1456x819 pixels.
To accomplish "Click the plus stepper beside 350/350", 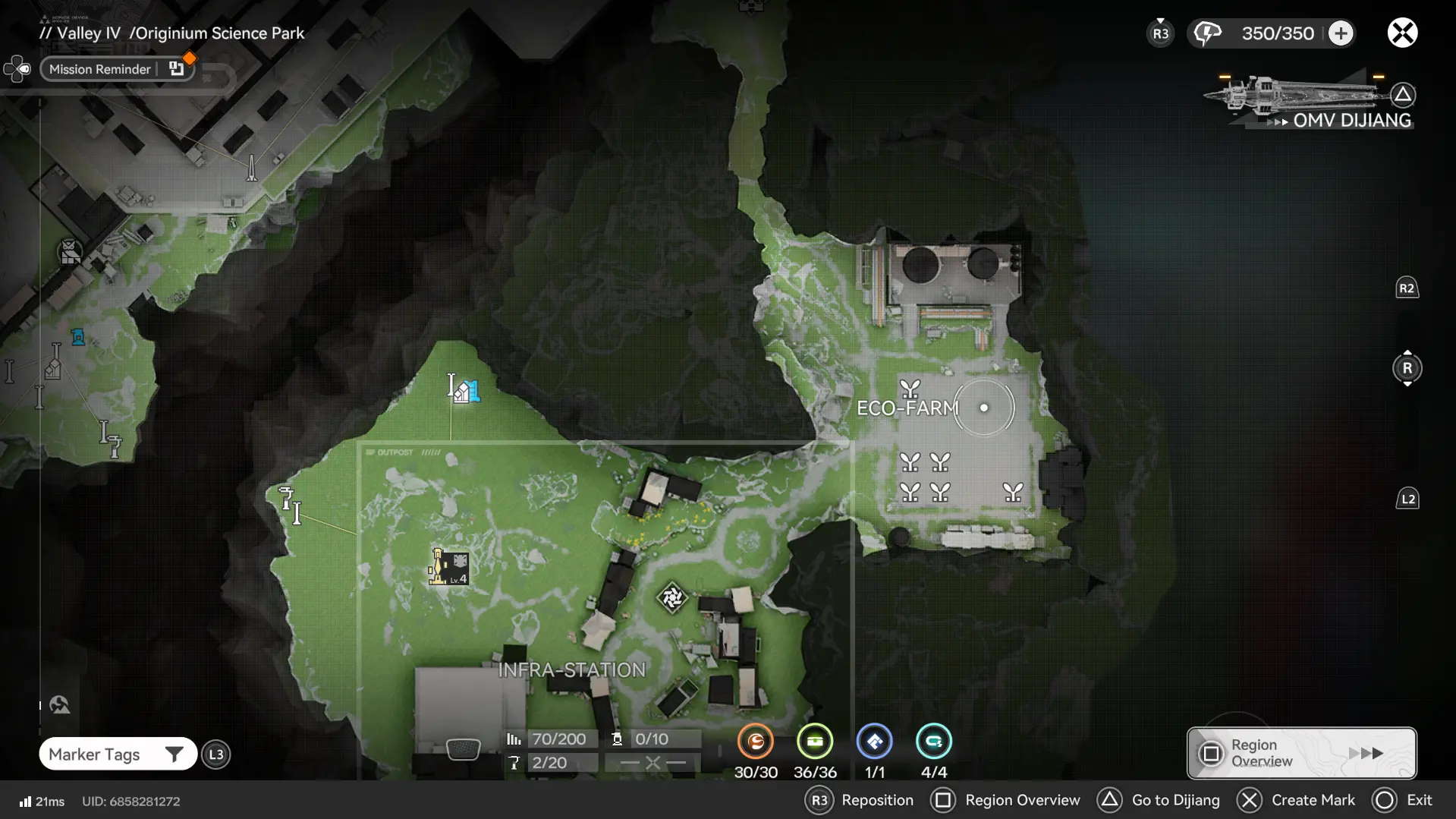I will pos(1341,33).
